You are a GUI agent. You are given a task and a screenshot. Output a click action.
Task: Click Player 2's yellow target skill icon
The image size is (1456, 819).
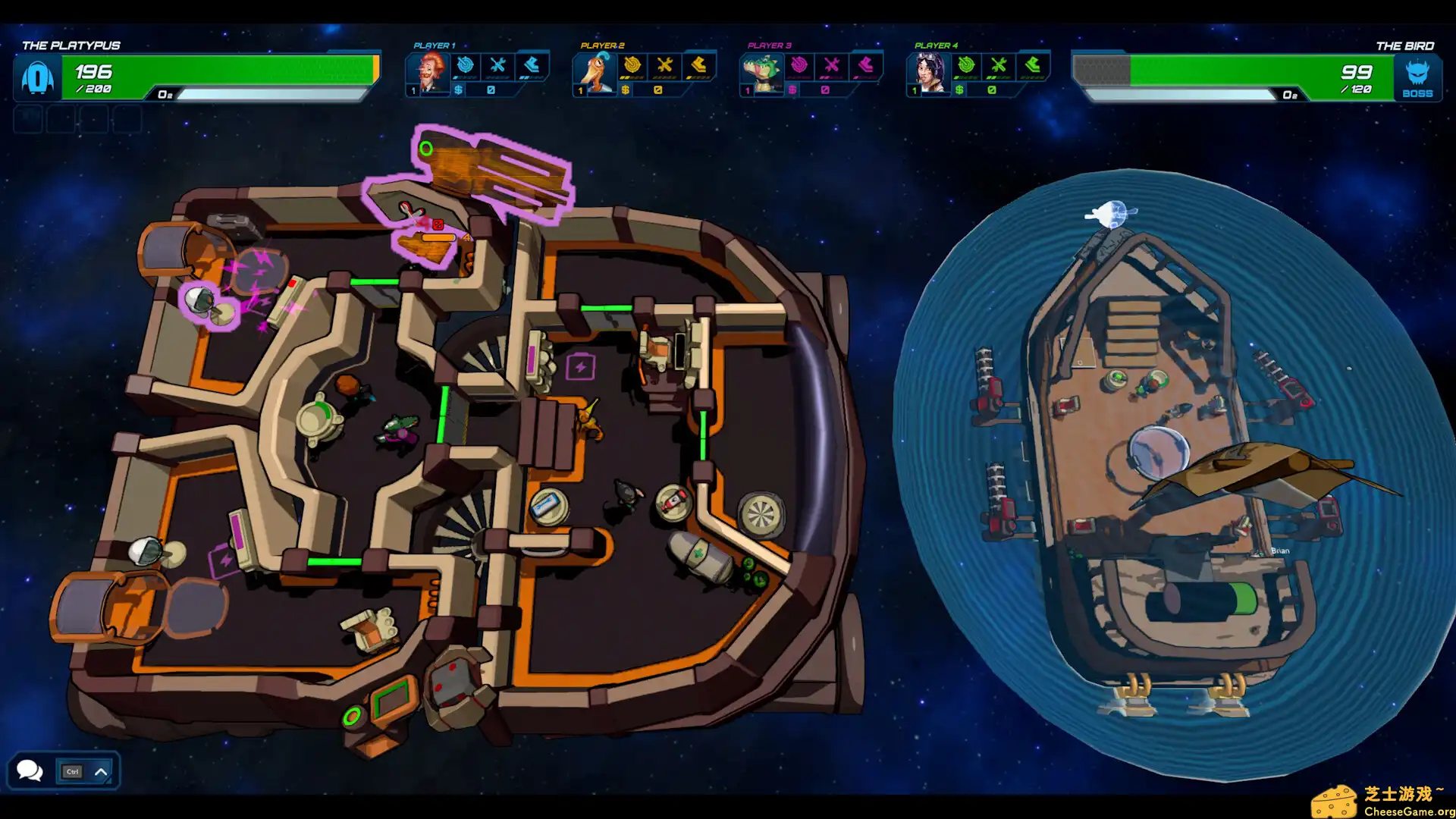[x=632, y=66]
